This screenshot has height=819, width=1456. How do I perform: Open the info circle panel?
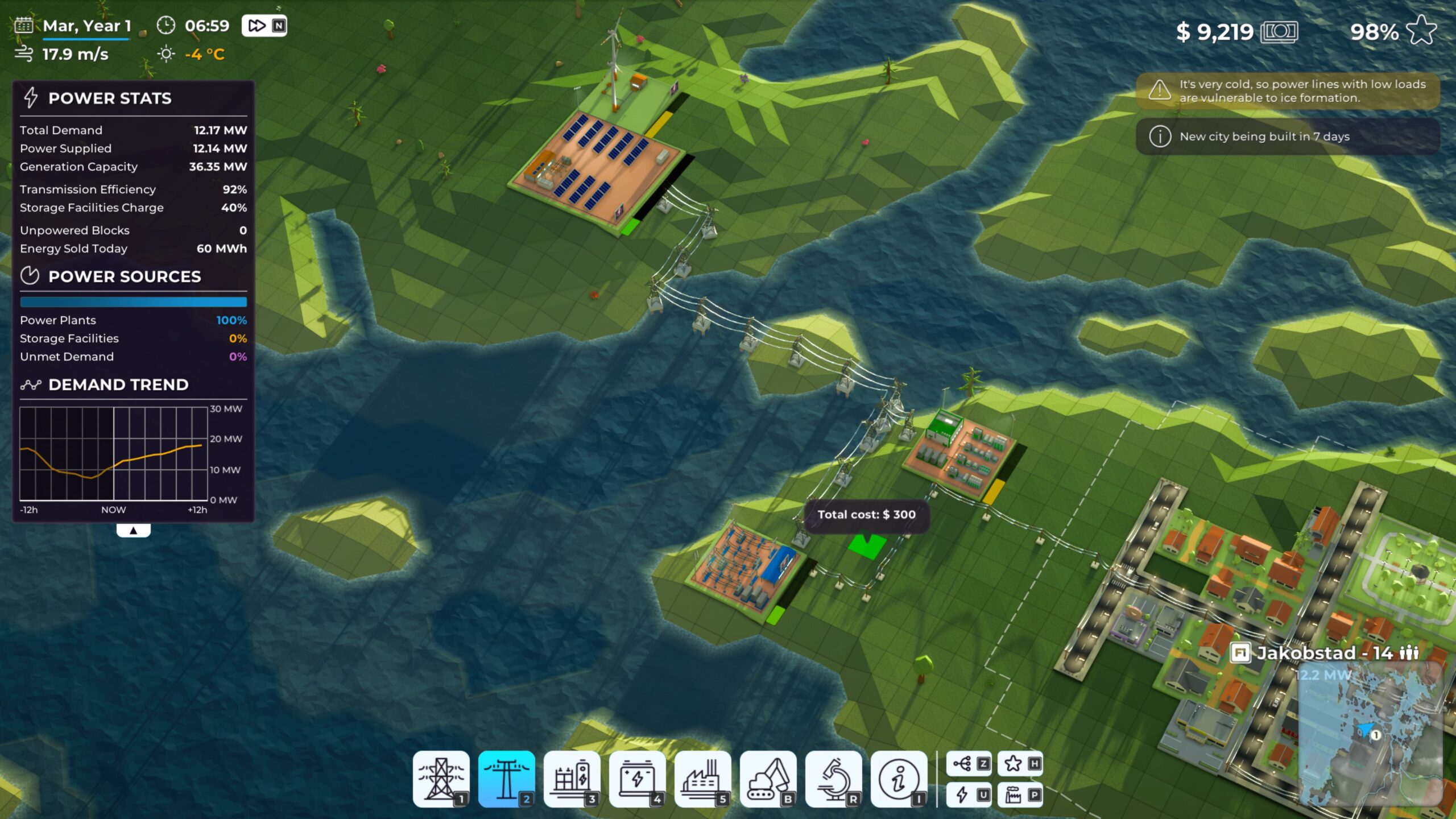pyautogui.click(x=899, y=778)
